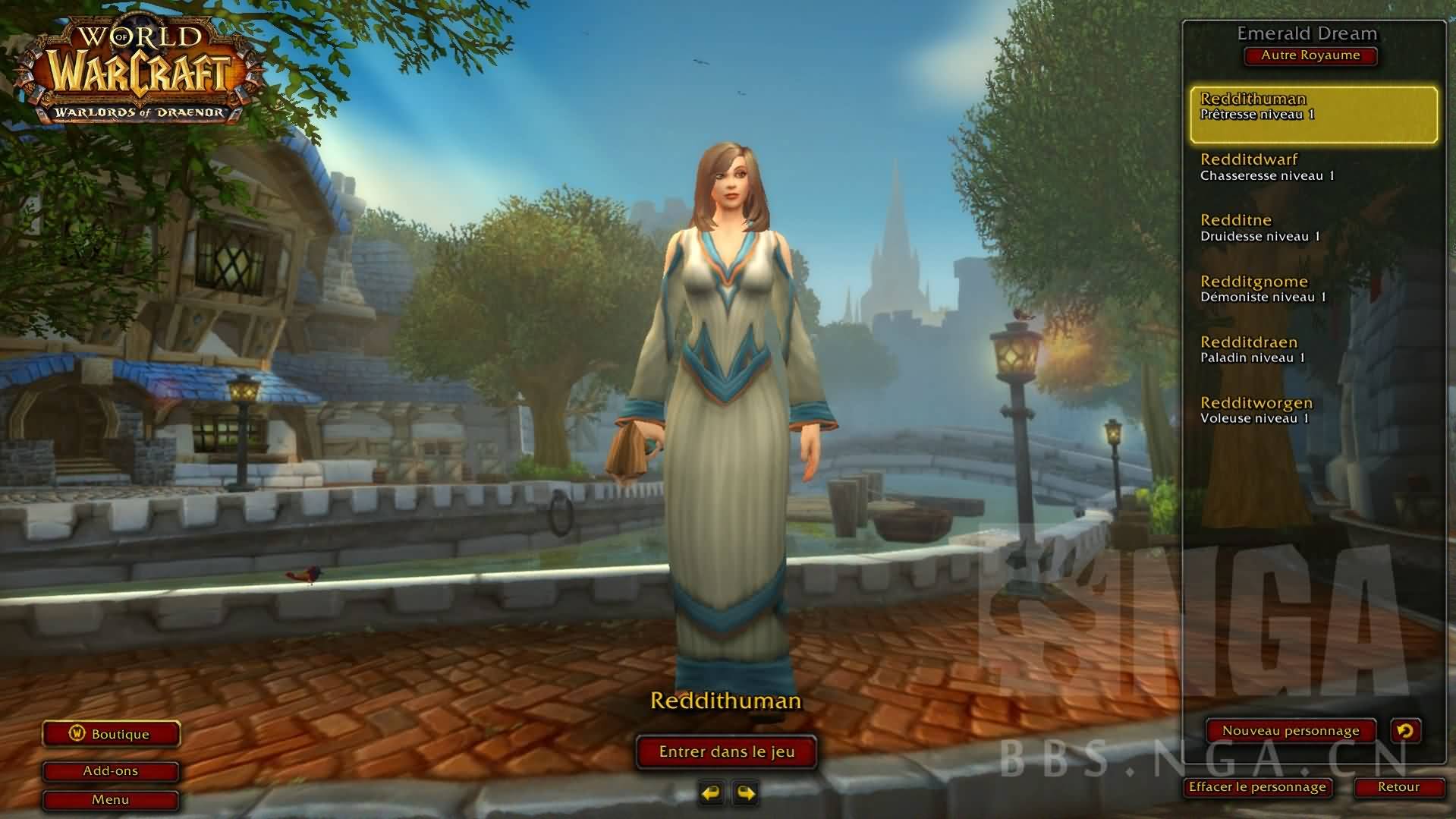The width and height of the screenshot is (1456, 819).
Task: Click Autre Royaume to change realm
Action: tap(1310, 55)
